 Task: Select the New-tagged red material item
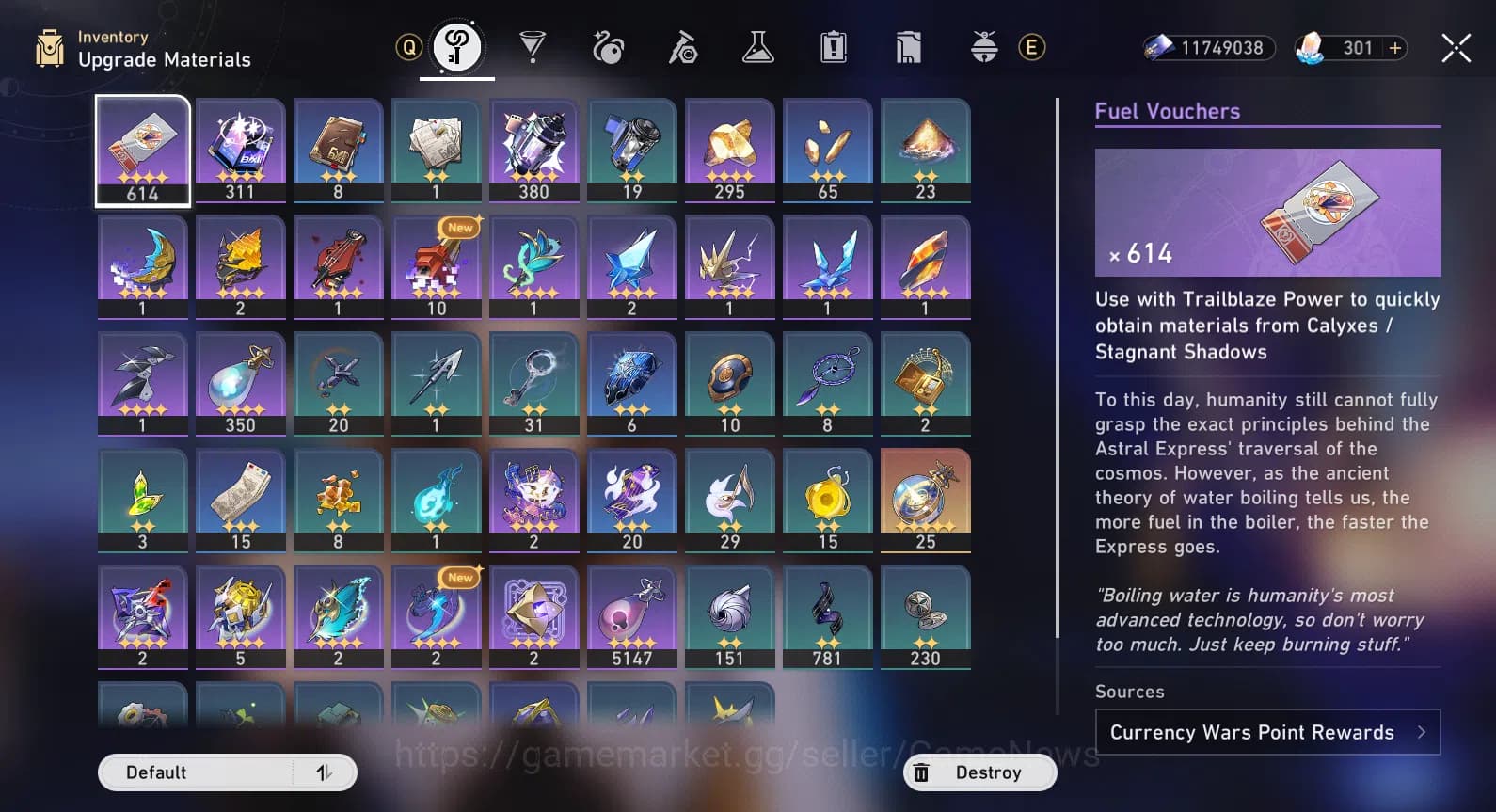pos(436,268)
